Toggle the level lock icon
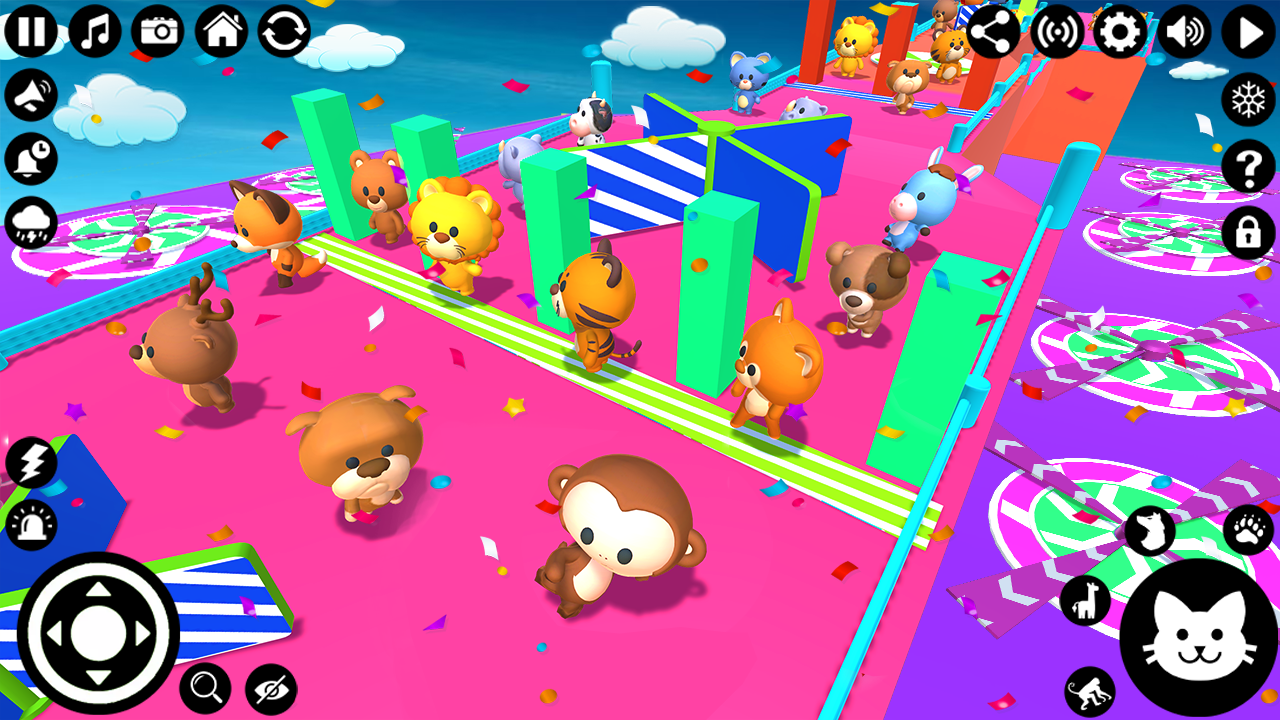Image resolution: width=1280 pixels, height=720 pixels. 1246,234
